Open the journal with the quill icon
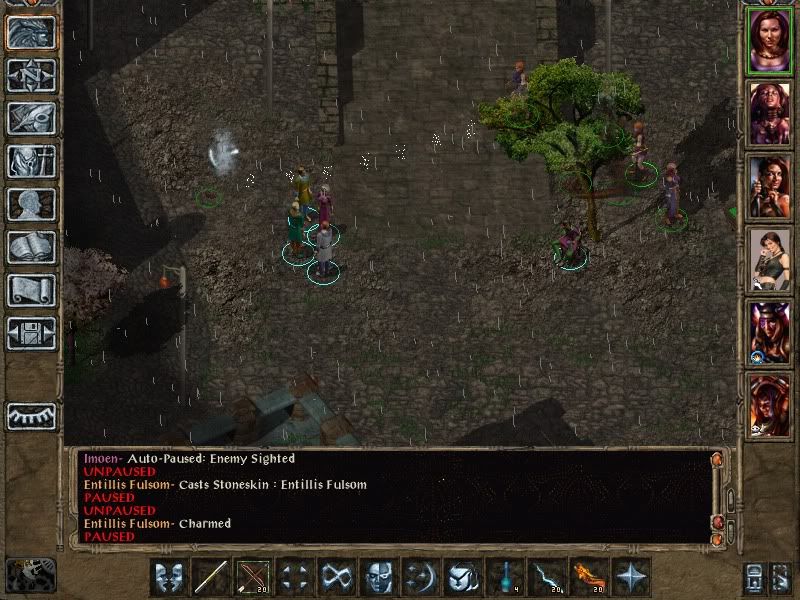 [x=31, y=118]
